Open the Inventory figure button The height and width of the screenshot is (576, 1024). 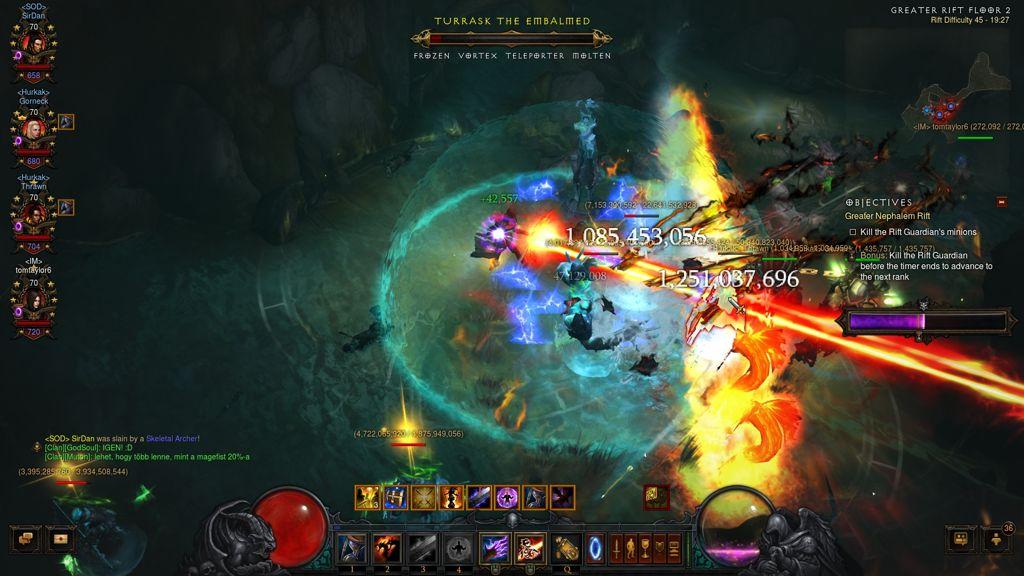631,548
